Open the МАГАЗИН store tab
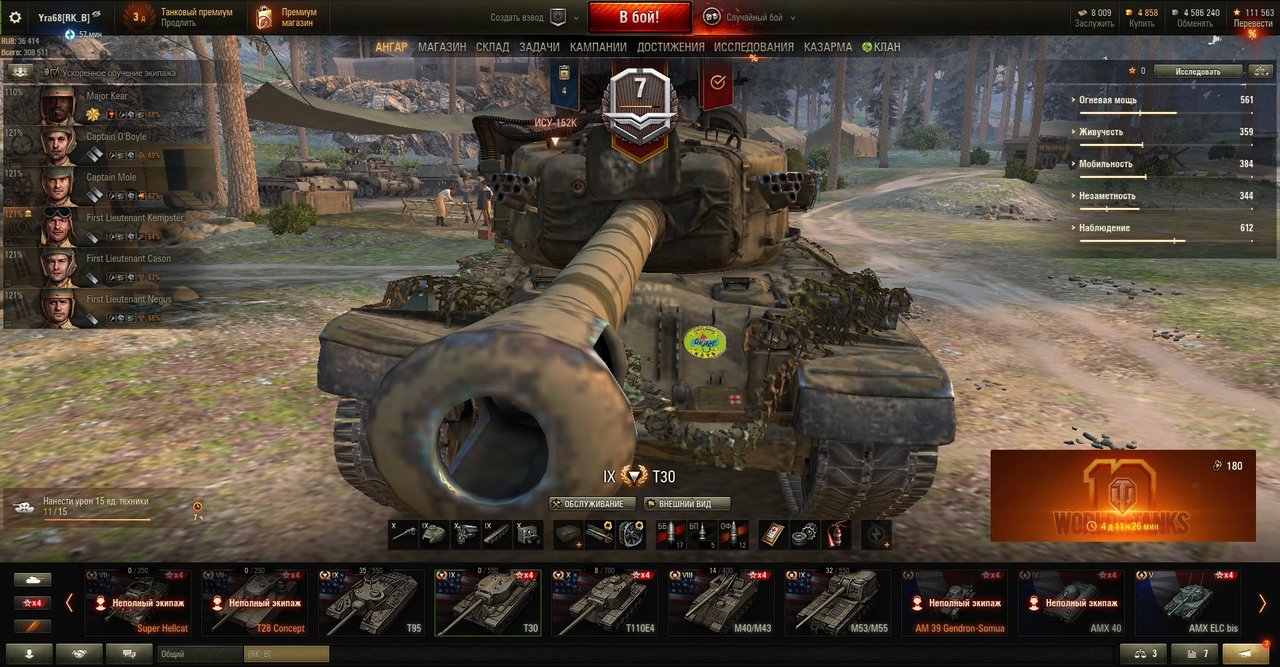The height and width of the screenshot is (667, 1280). (x=442, y=47)
